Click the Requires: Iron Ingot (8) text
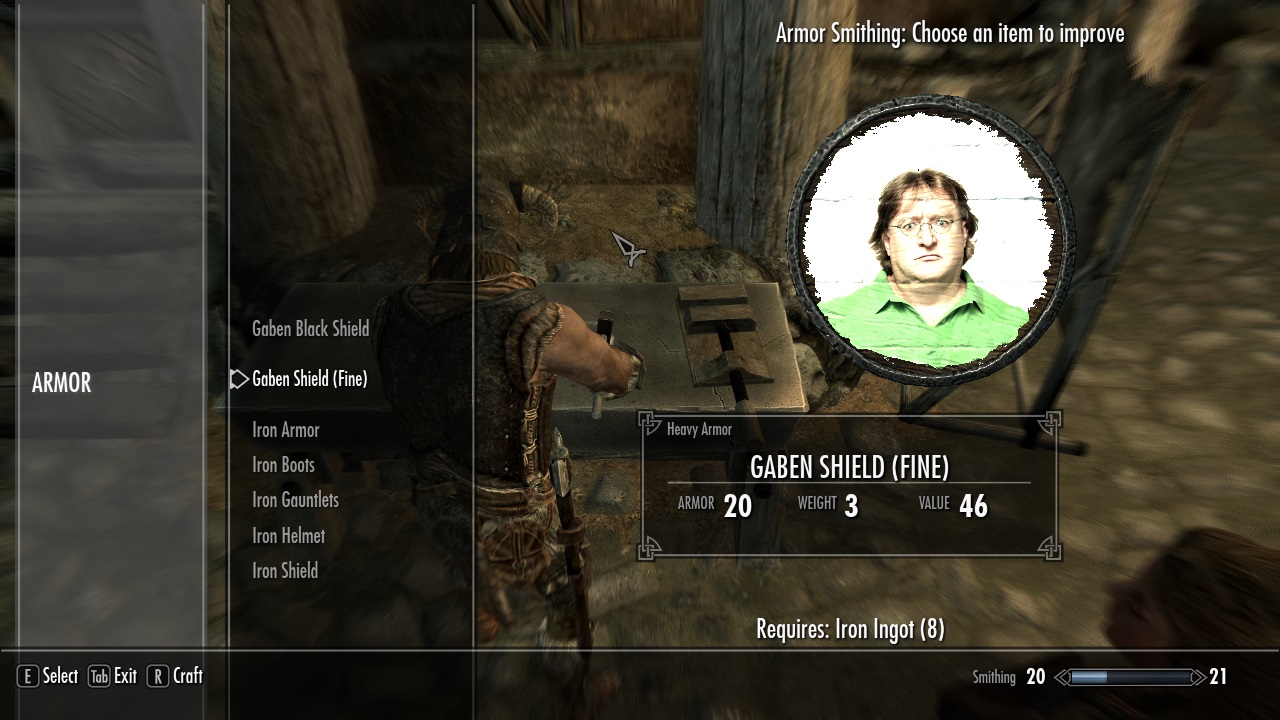The width and height of the screenshot is (1280, 720). [x=849, y=627]
